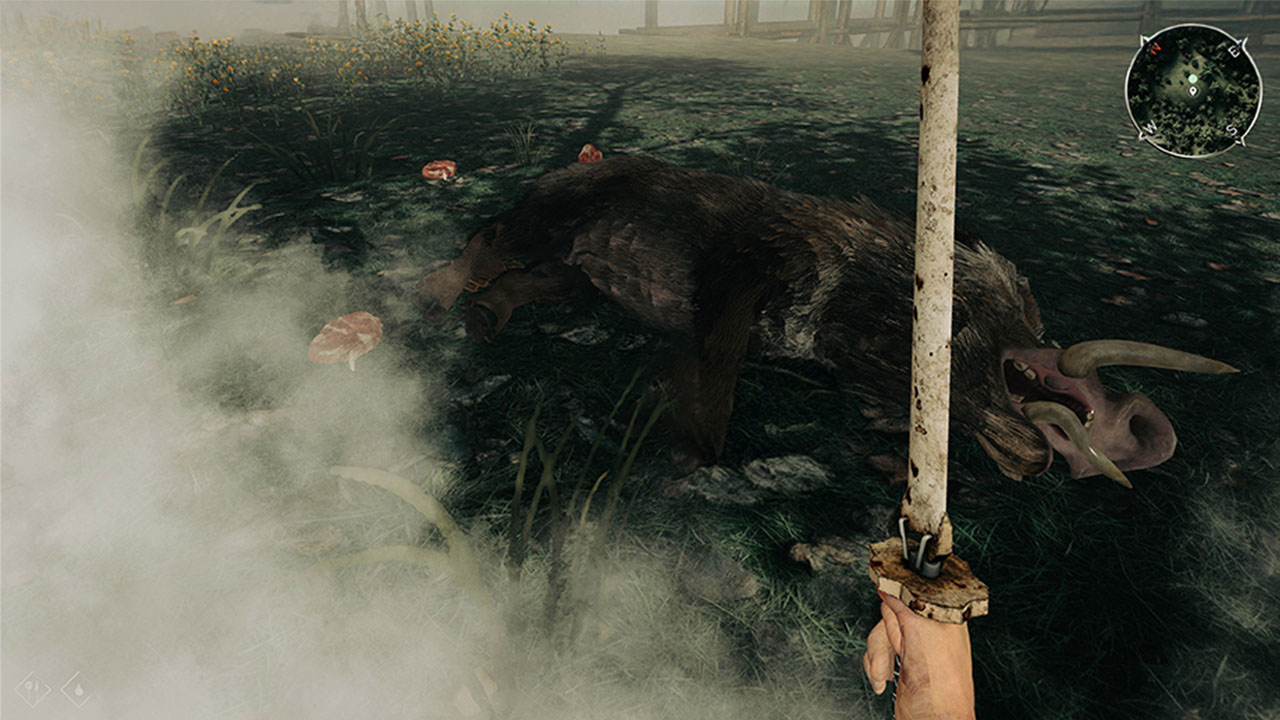Click the water droplet thirst indicator icon
Screen dimensions: 1280x720
(79, 690)
